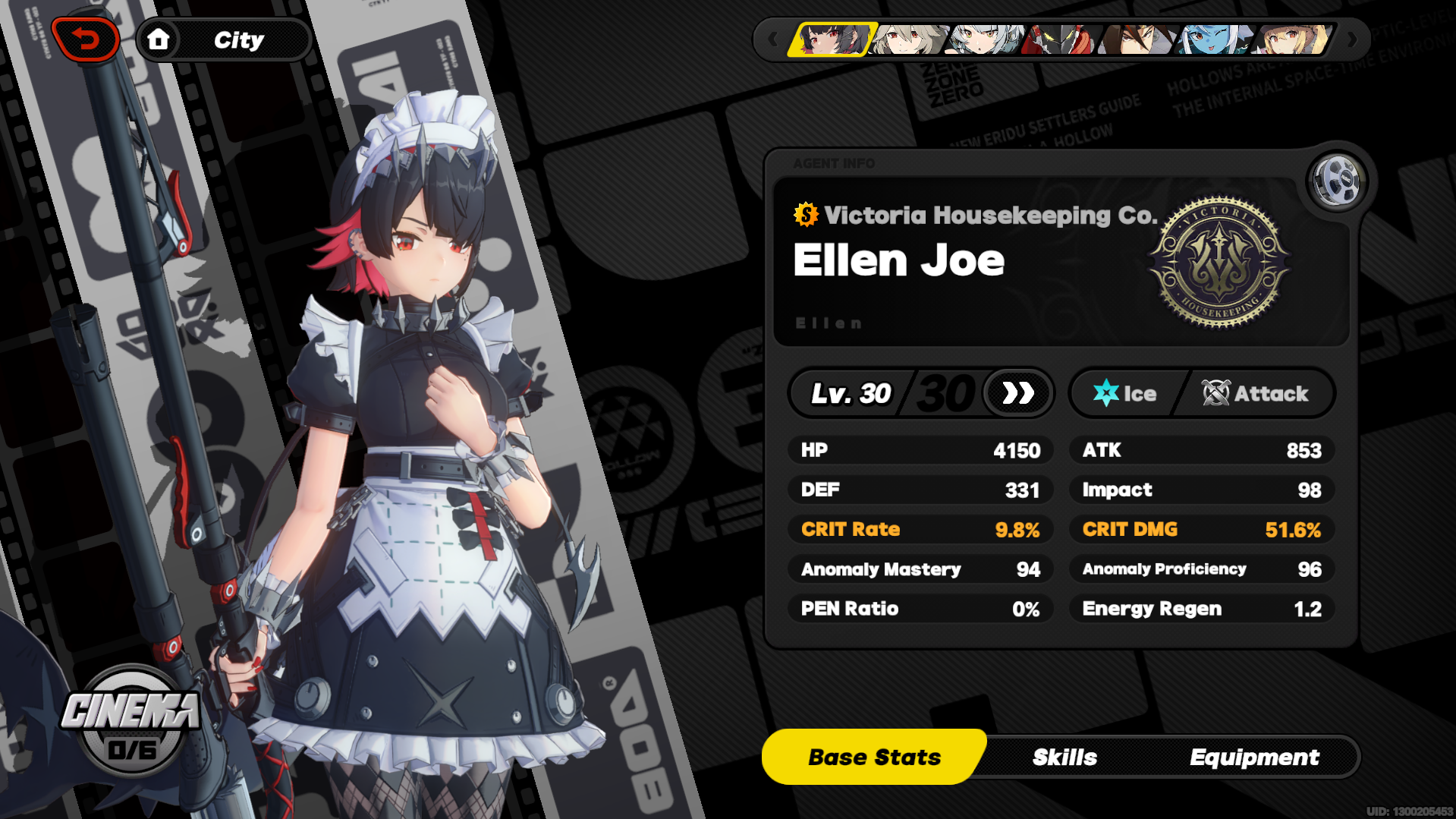The image size is (1456, 819).
Task: Select the Attack specialty icon
Action: 1215,392
